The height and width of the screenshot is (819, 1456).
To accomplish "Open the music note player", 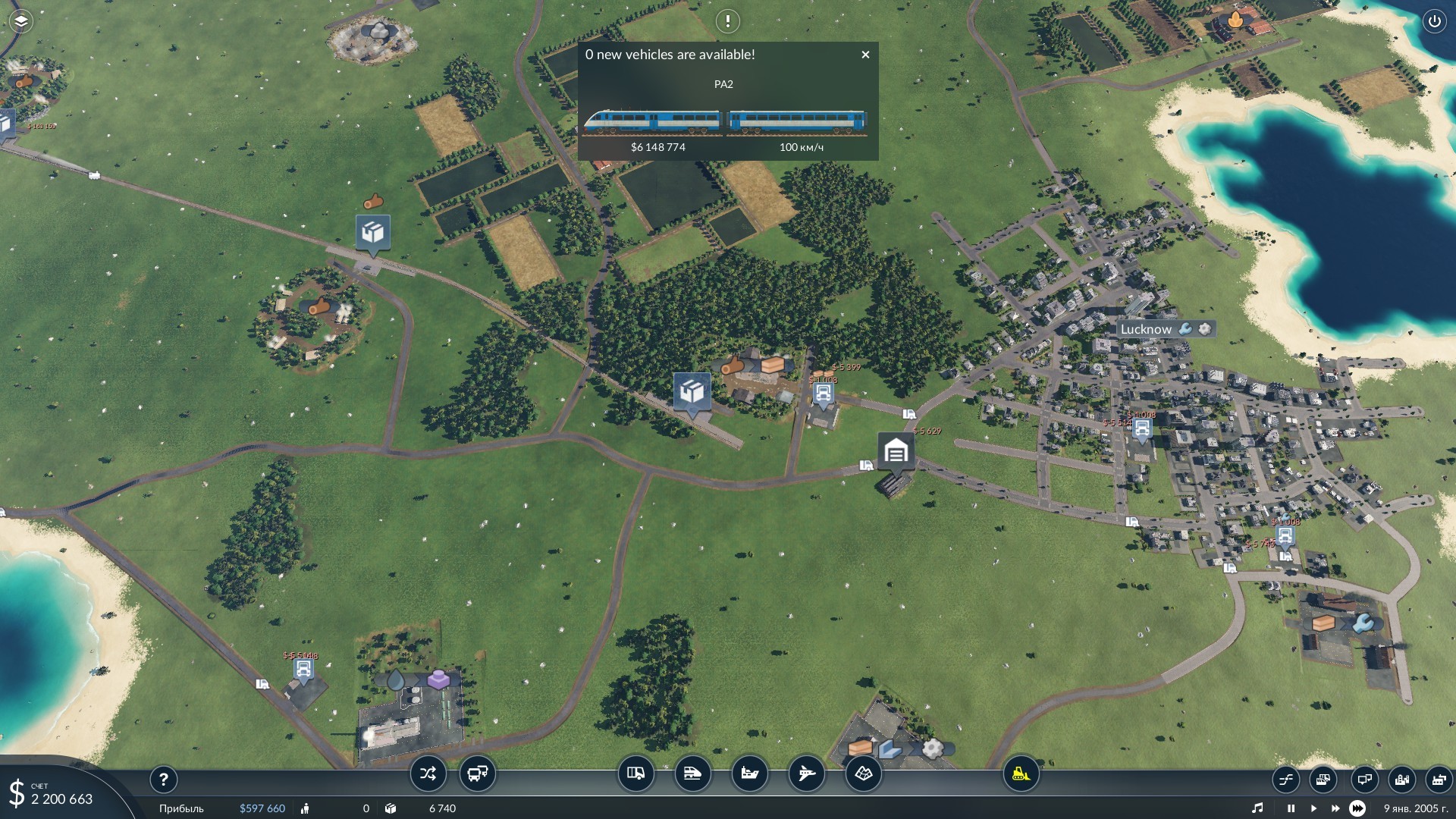I will pyautogui.click(x=1257, y=808).
